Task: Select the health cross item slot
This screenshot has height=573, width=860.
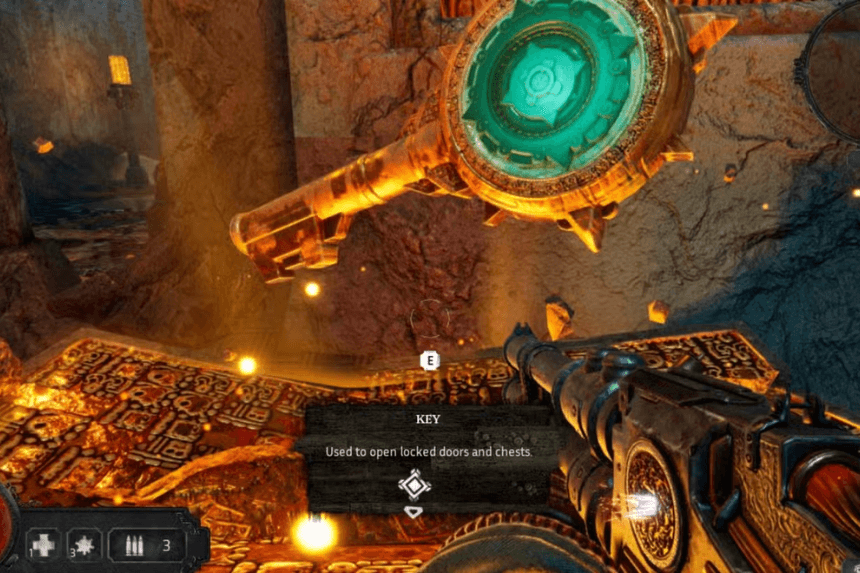Action: pyautogui.click(x=45, y=545)
